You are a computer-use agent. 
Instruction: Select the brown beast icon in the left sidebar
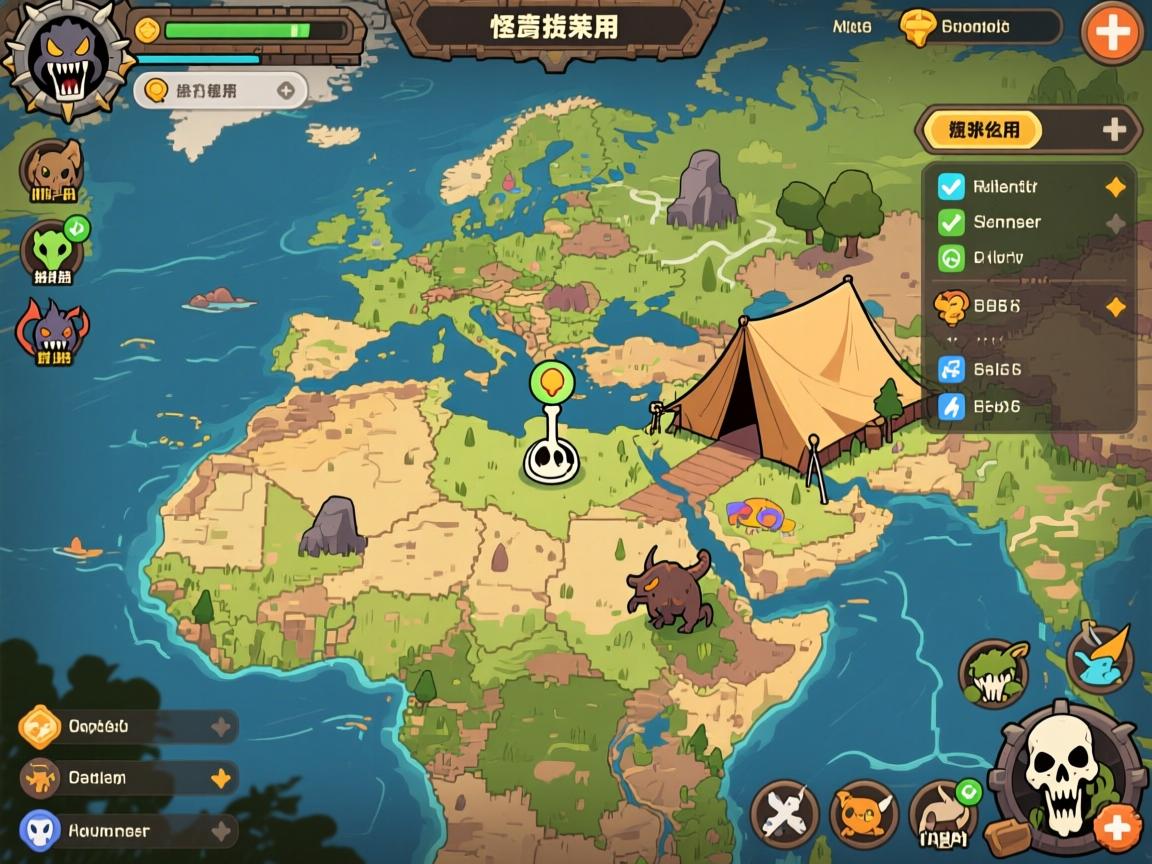pos(52,172)
